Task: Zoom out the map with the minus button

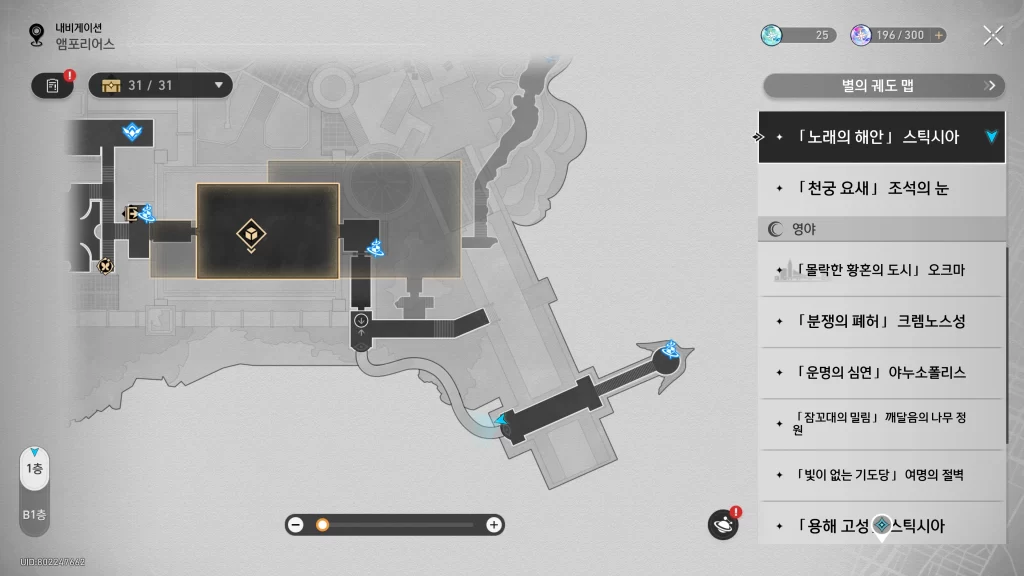Action: (296, 524)
